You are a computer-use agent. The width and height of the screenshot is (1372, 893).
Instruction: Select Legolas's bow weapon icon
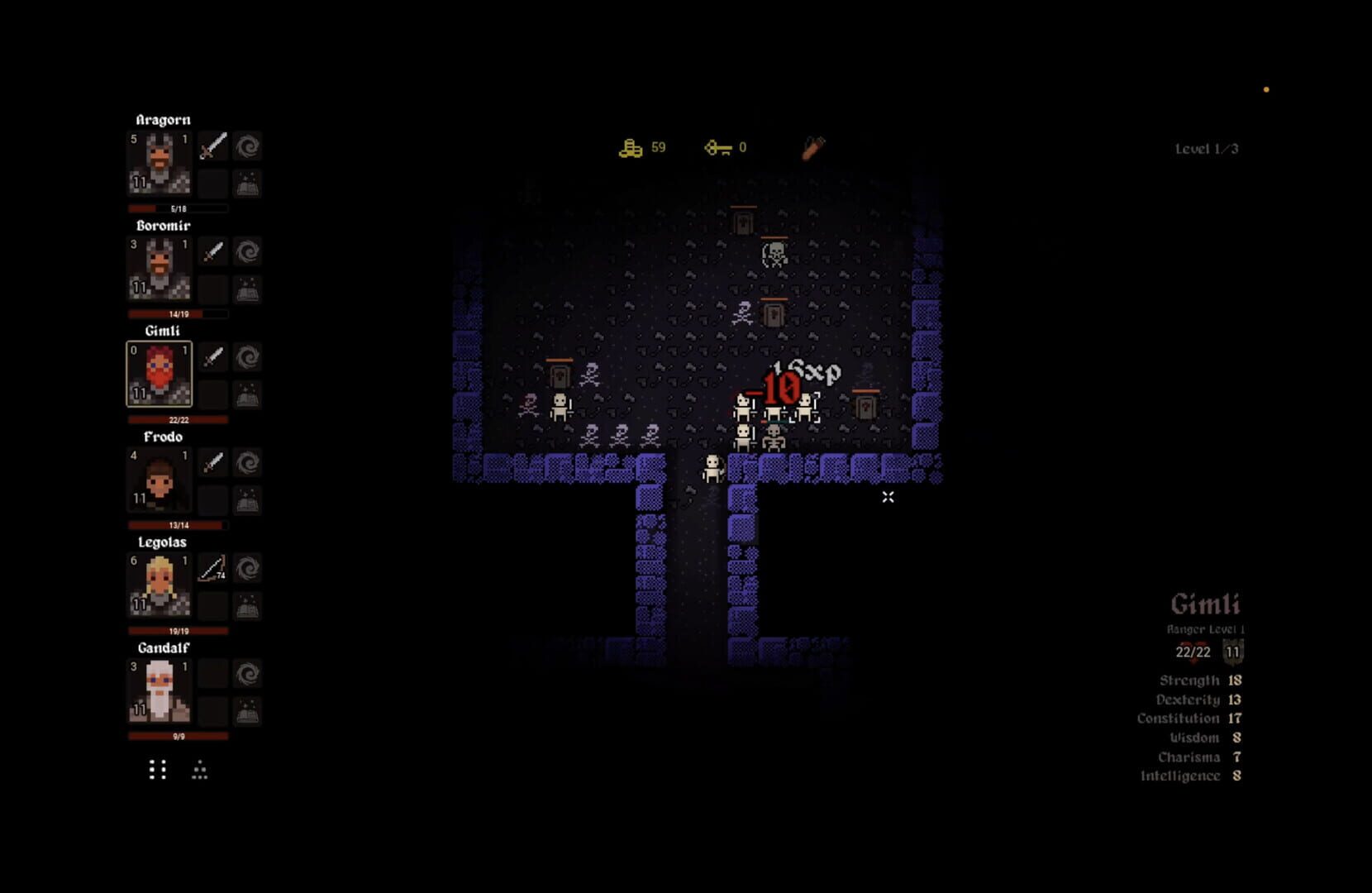pyautogui.click(x=212, y=569)
